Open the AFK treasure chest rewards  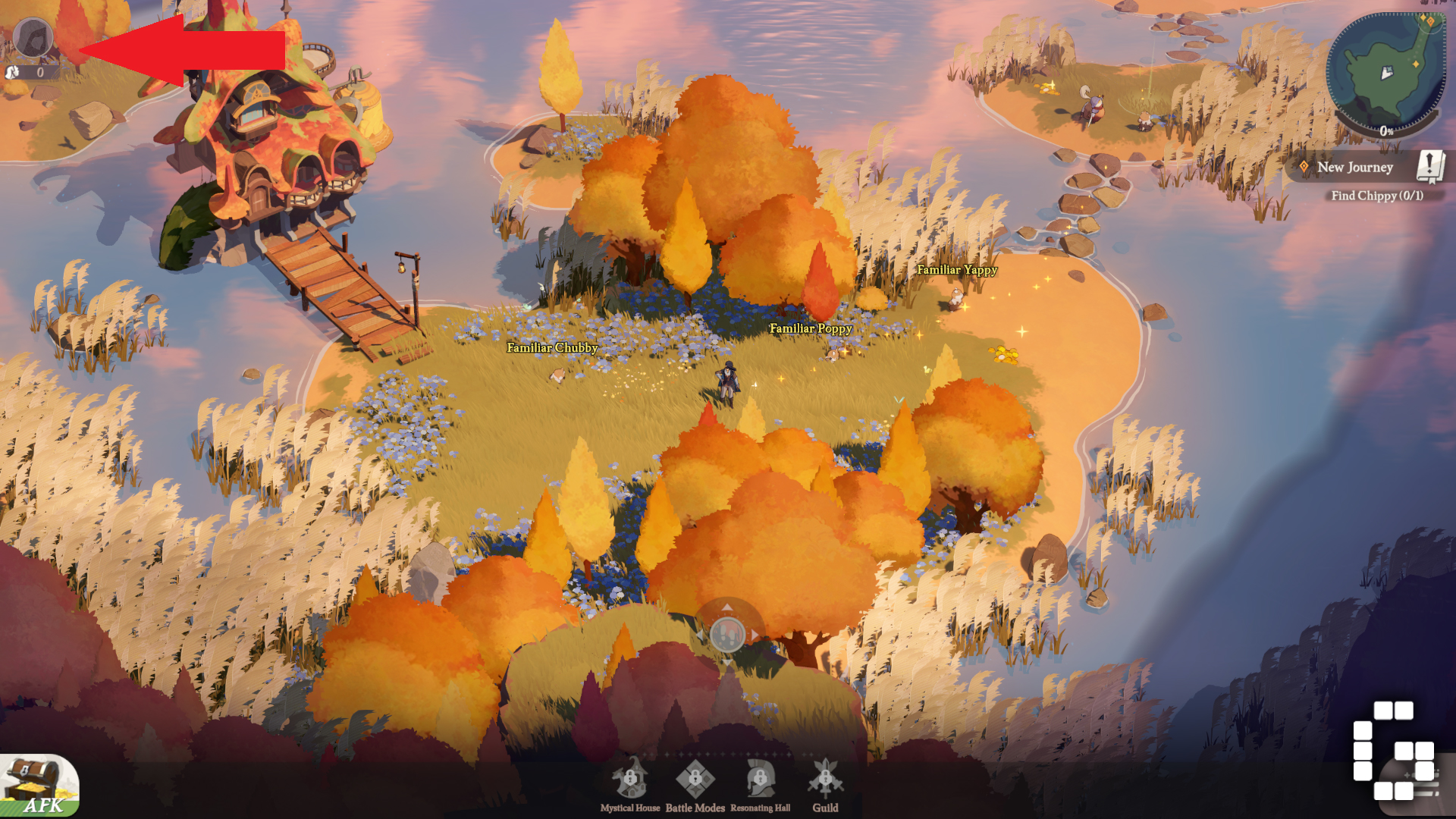tap(39, 786)
